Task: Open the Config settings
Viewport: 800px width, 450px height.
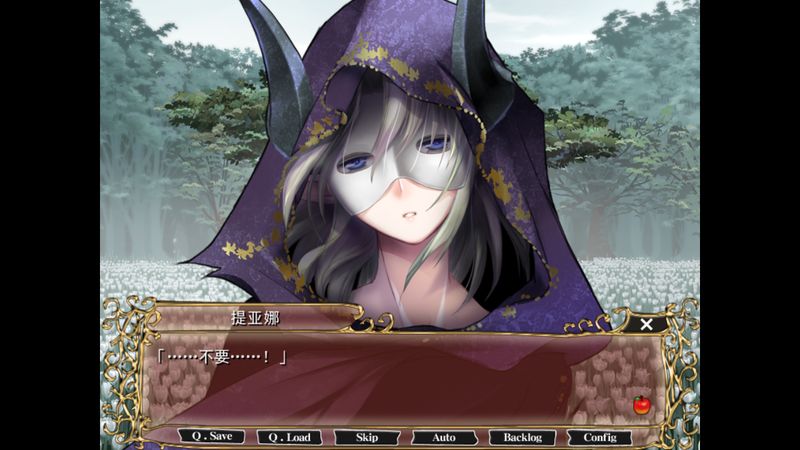Action: pos(600,437)
